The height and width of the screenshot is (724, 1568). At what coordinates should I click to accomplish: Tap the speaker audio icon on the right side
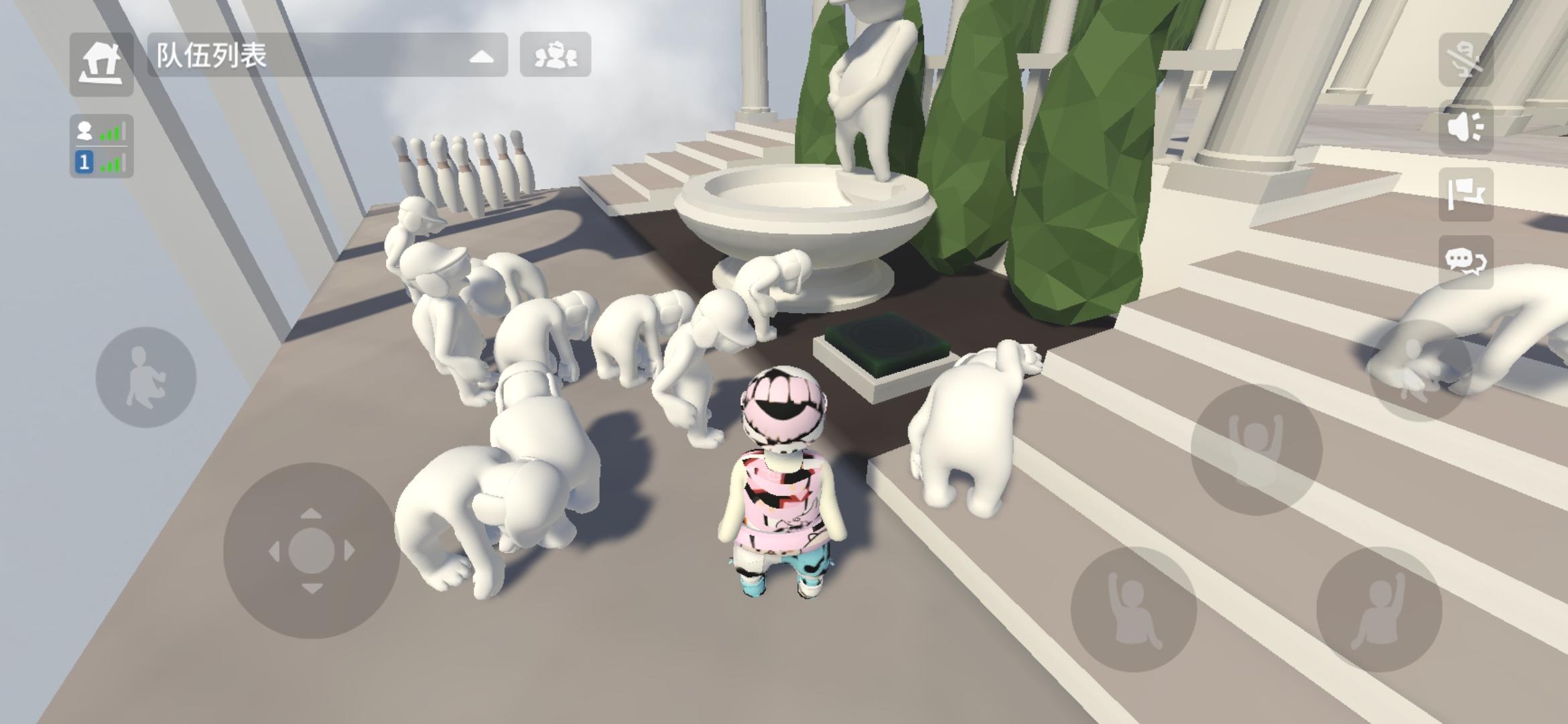pyautogui.click(x=1465, y=127)
